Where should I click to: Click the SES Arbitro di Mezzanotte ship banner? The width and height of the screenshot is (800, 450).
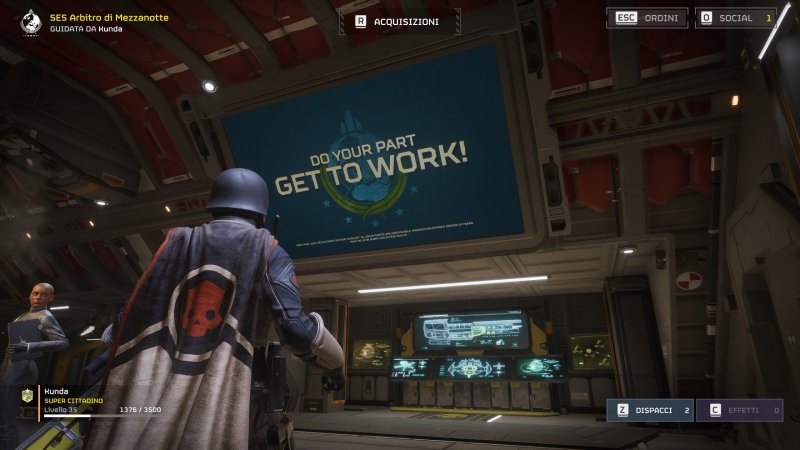tap(100, 23)
